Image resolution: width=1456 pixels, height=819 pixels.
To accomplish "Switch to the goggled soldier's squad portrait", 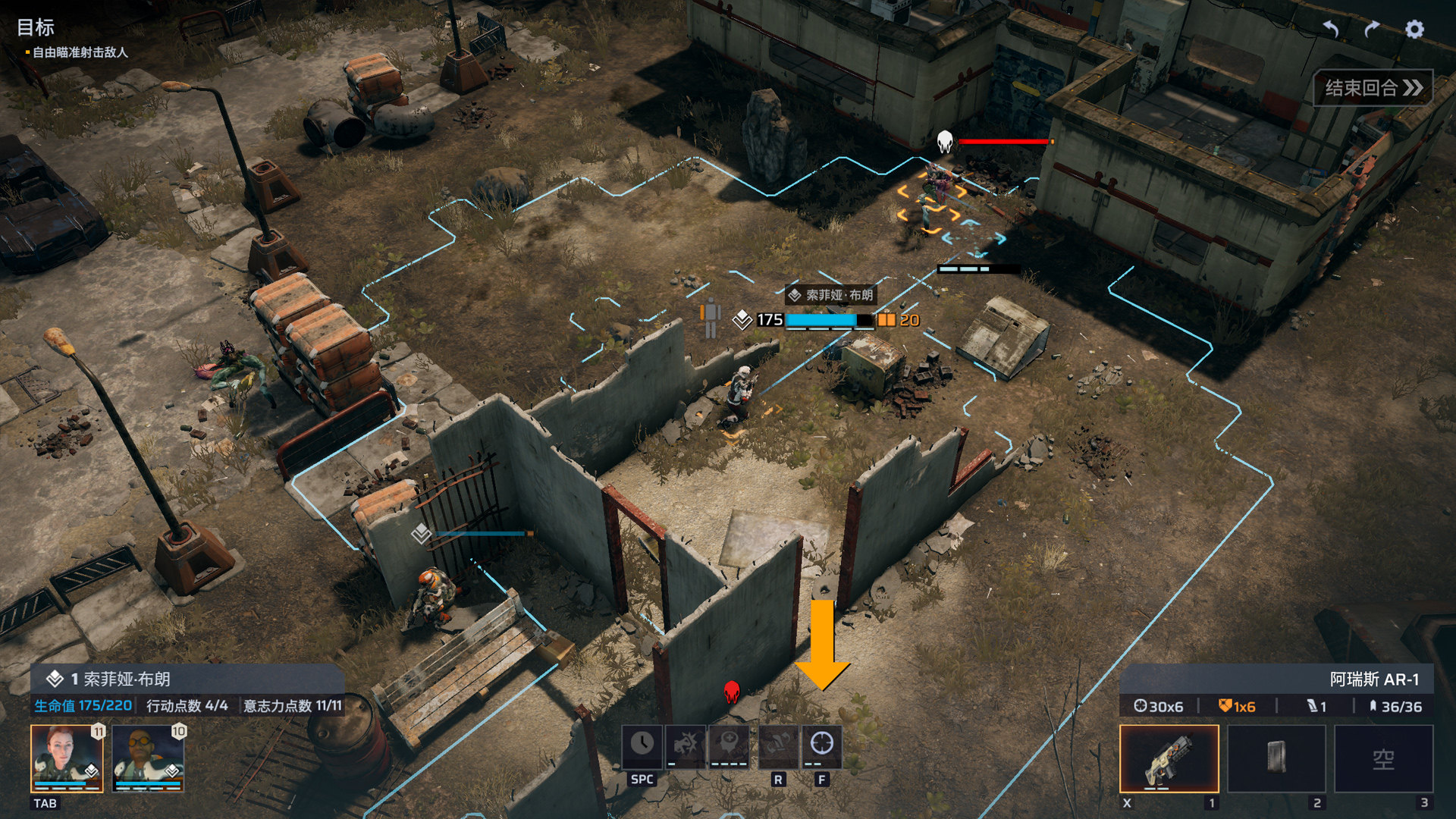I will point(148,758).
